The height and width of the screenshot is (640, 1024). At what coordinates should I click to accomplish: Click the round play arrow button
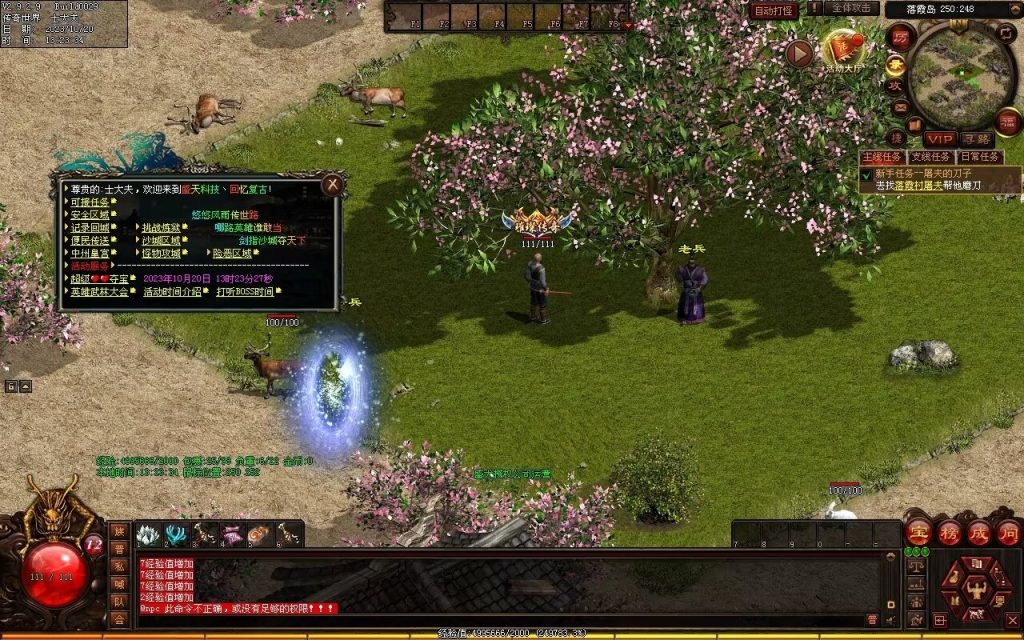799,53
